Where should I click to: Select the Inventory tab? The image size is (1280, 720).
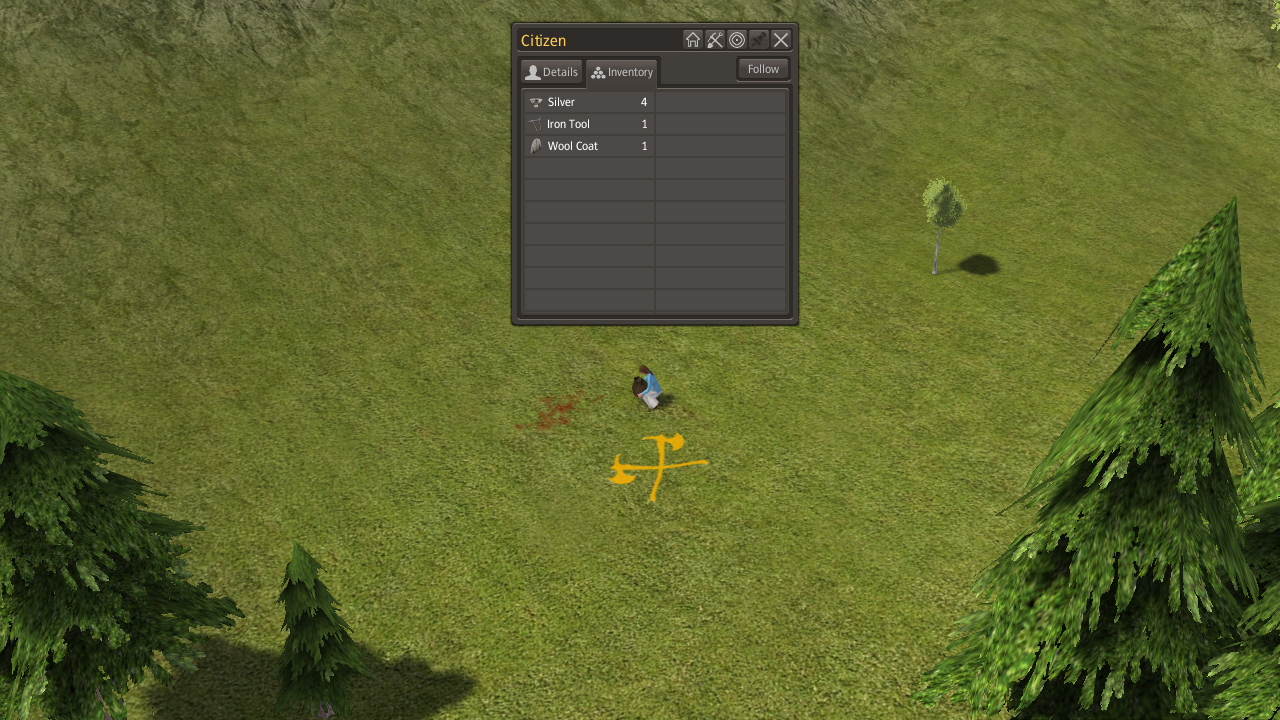[x=621, y=72]
